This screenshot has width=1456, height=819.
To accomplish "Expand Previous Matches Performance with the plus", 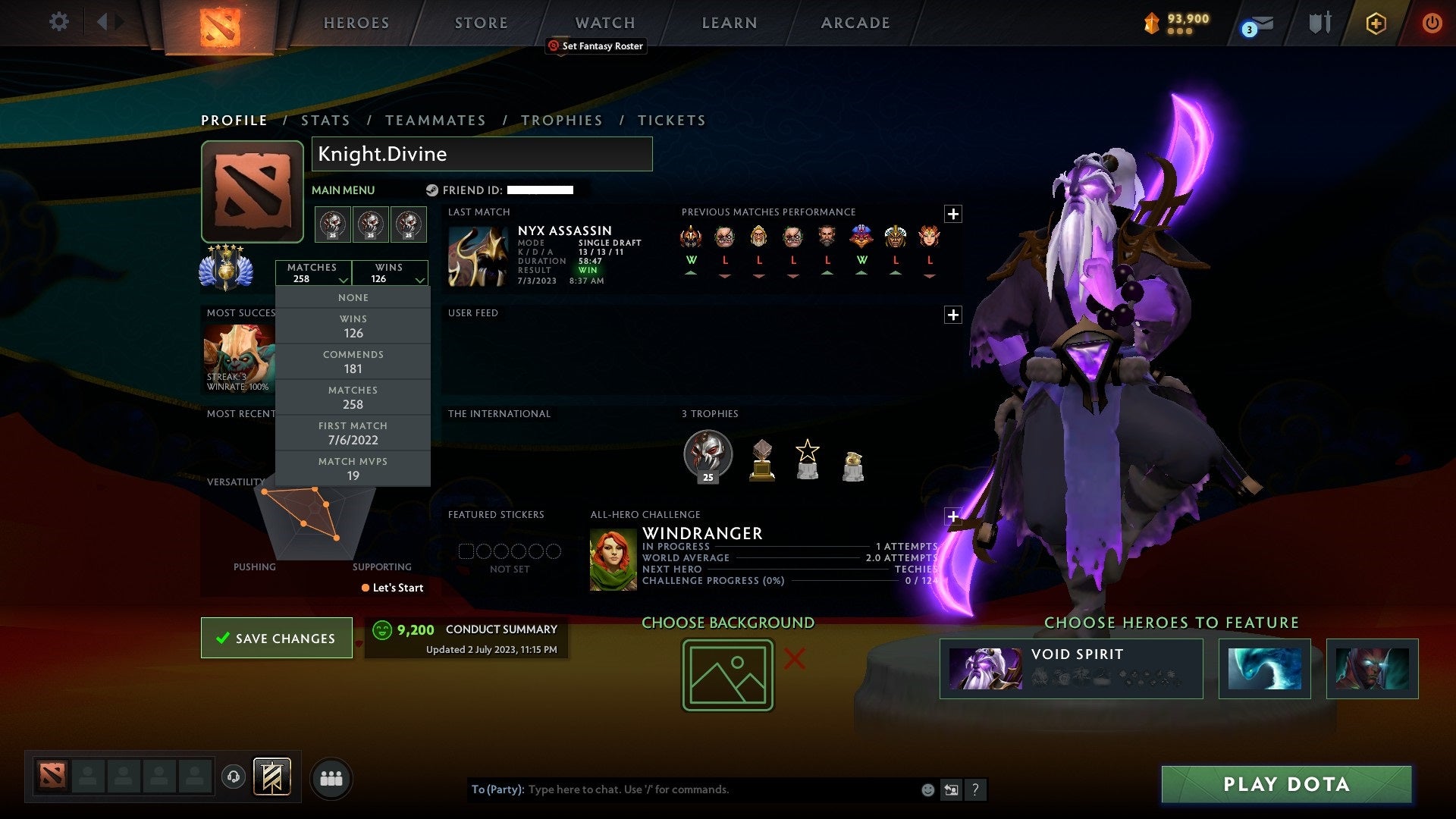I will [x=953, y=214].
